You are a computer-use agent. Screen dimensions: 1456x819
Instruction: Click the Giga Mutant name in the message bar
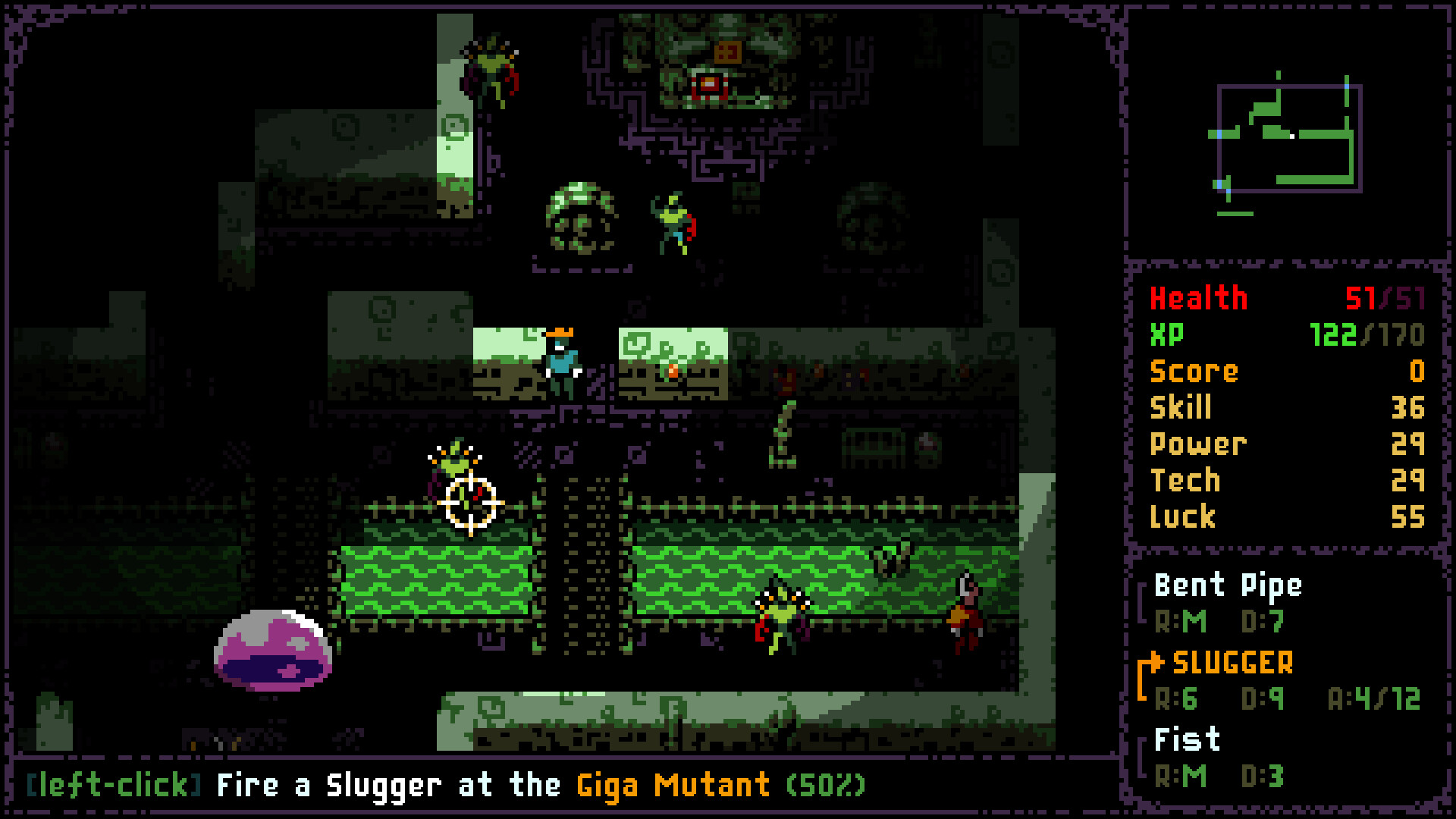tap(672, 785)
